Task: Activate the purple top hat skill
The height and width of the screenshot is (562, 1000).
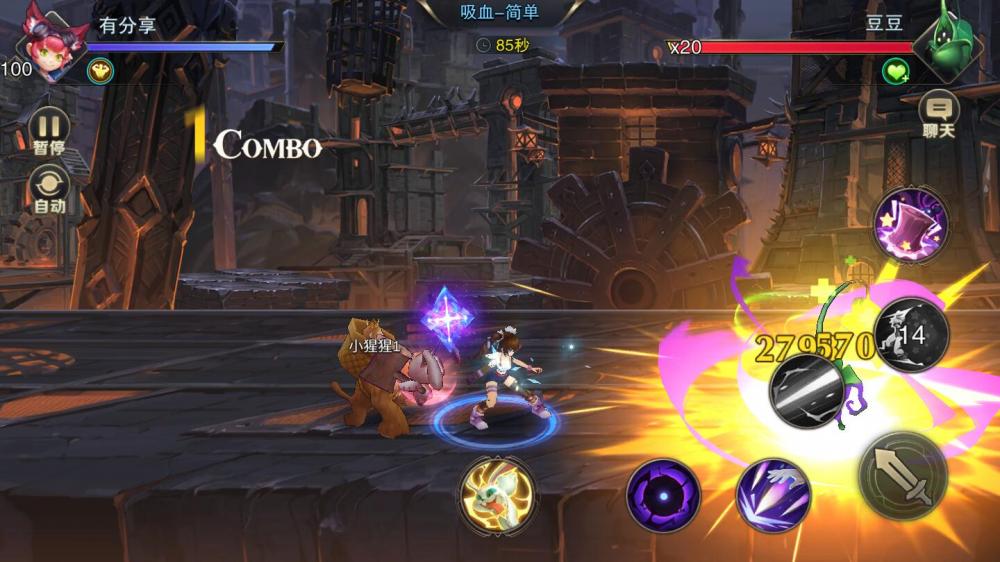Action: pyautogui.click(x=910, y=225)
